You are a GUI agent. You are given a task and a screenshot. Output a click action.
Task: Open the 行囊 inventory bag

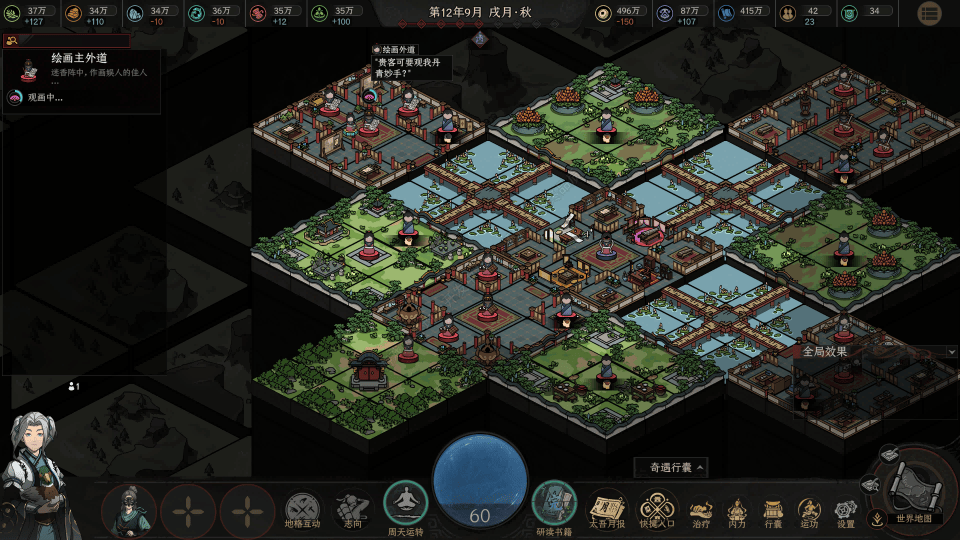[773, 510]
